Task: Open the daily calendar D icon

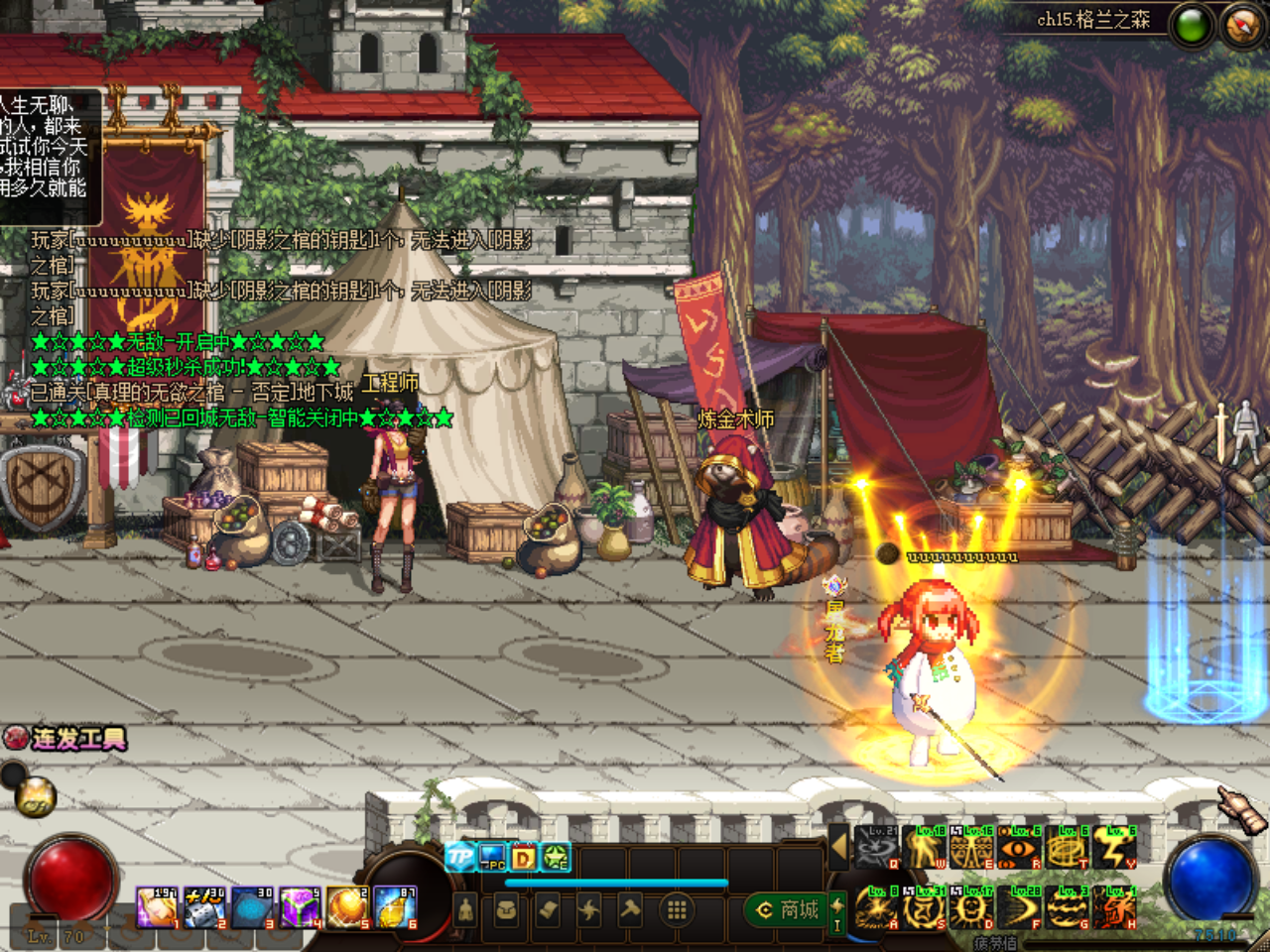Action: pos(524,857)
